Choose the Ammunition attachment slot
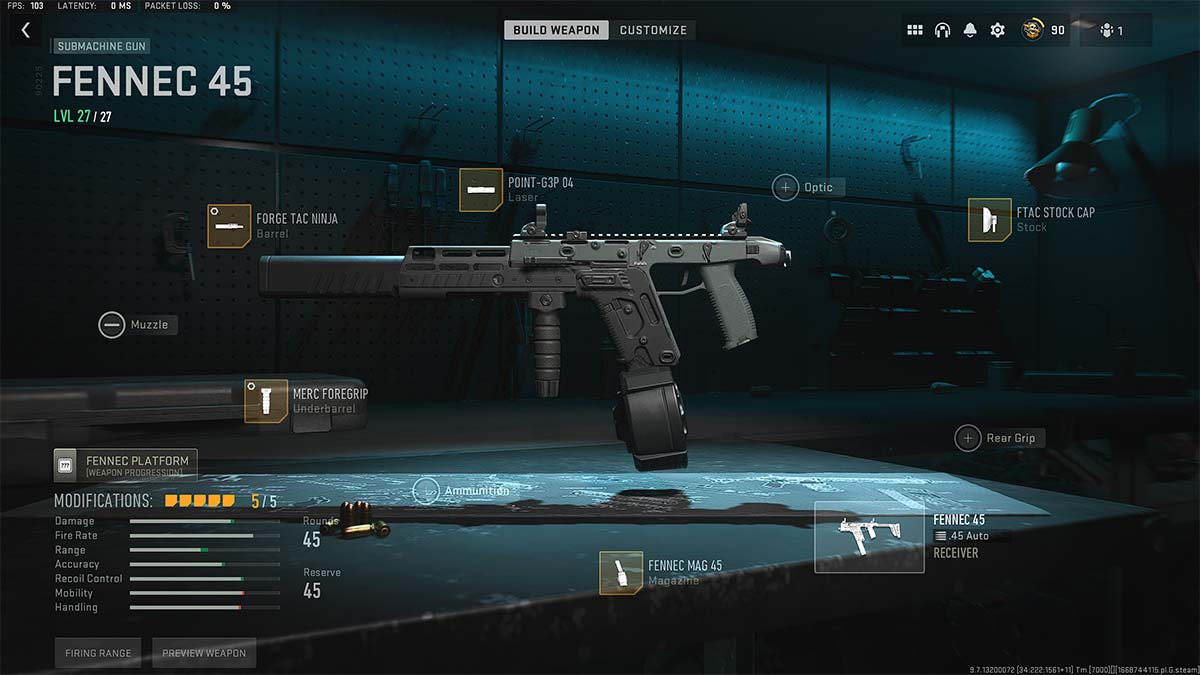Screen dimensions: 1200x675 pos(427,491)
